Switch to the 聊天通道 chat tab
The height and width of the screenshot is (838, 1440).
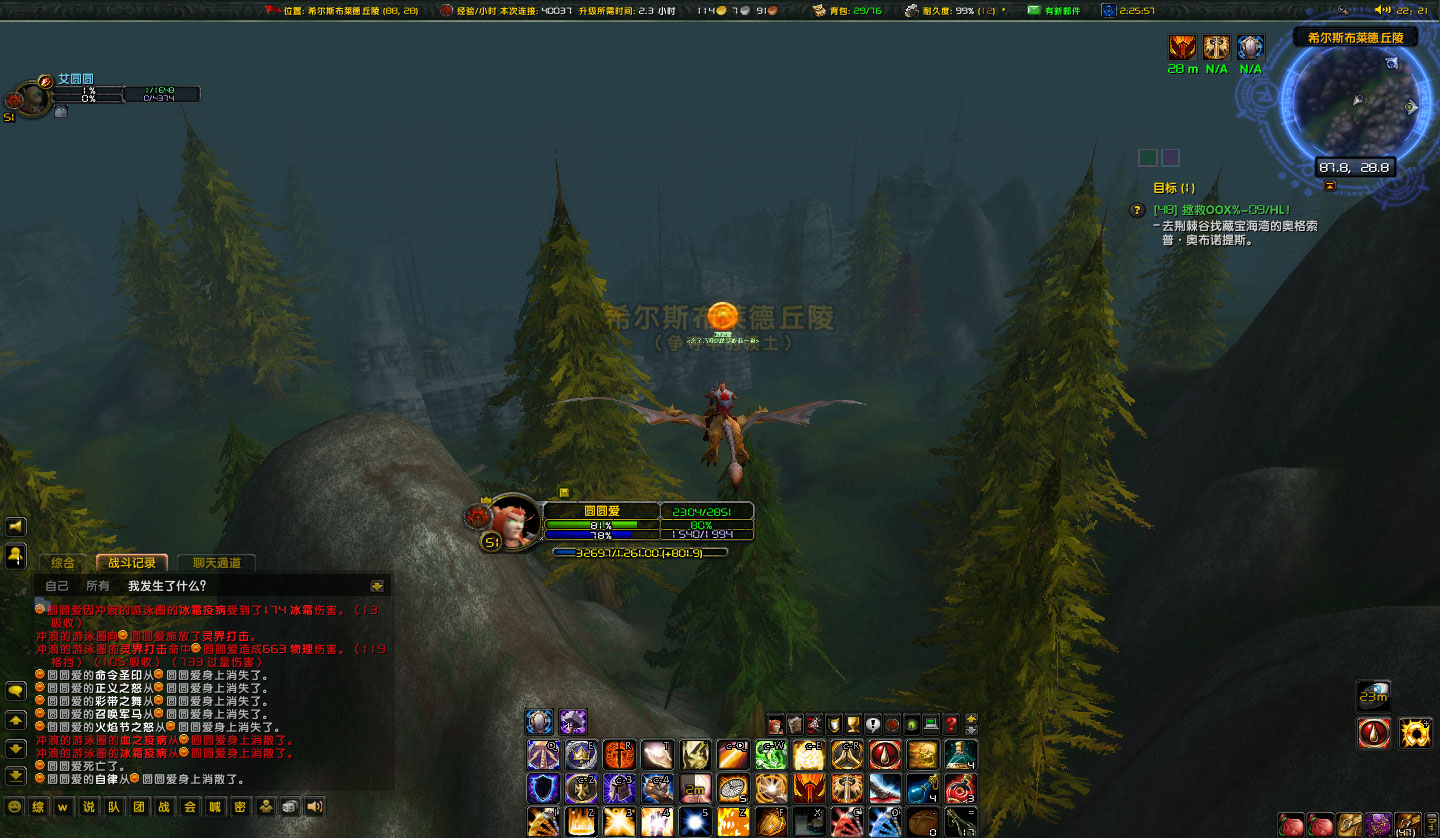[218, 563]
